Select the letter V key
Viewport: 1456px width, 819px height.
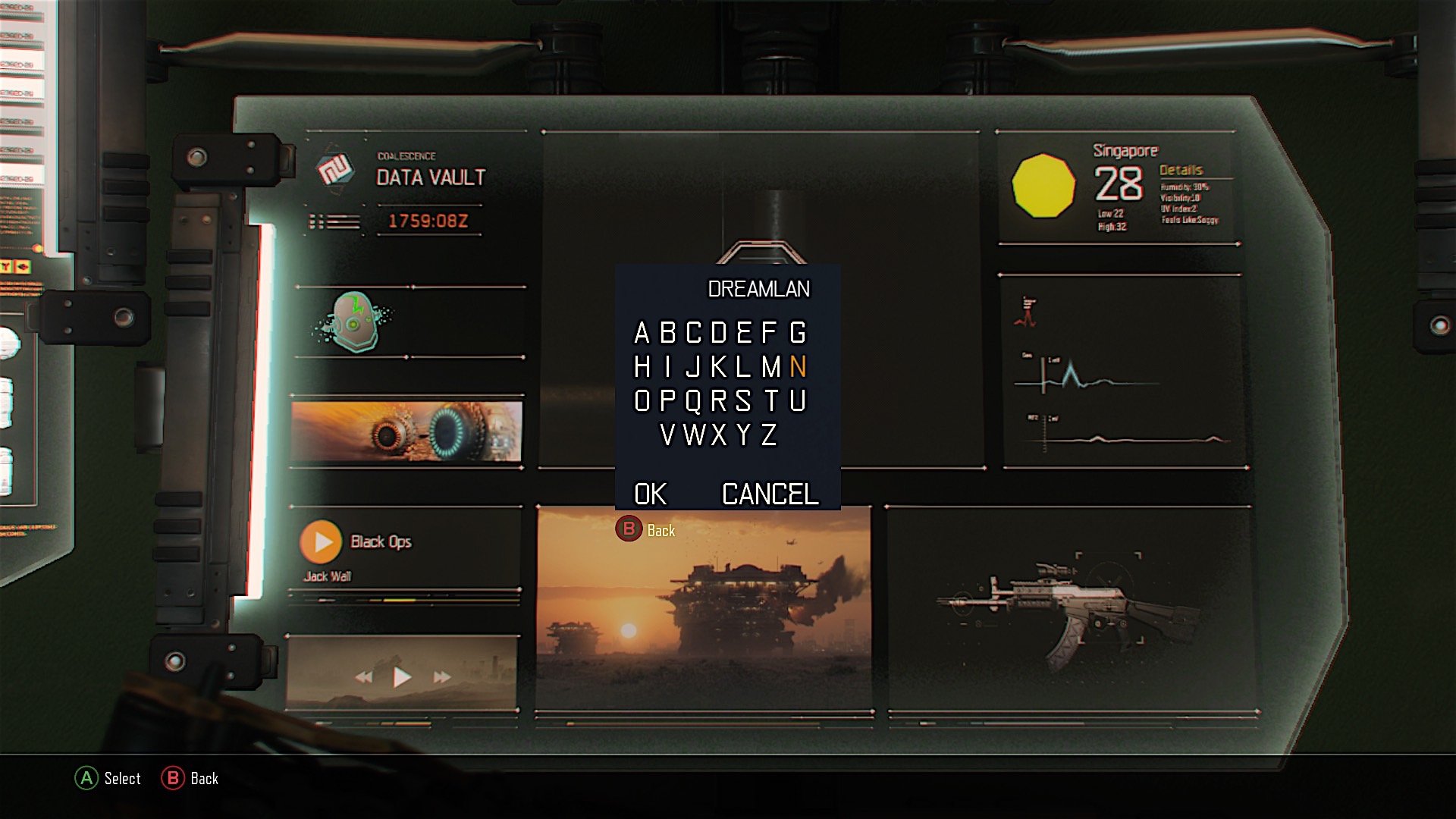coord(667,435)
